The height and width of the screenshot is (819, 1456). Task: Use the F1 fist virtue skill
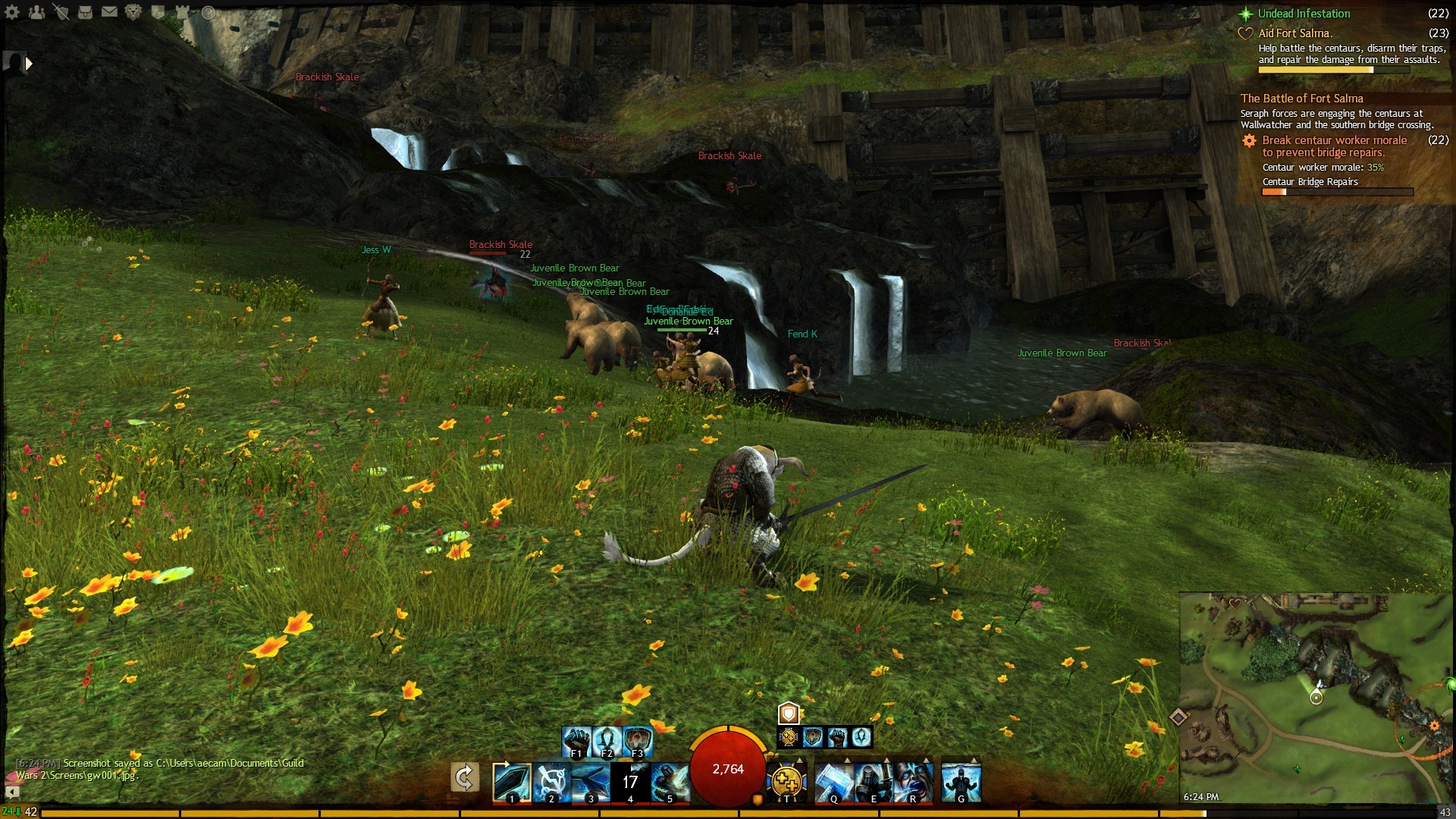[x=576, y=740]
